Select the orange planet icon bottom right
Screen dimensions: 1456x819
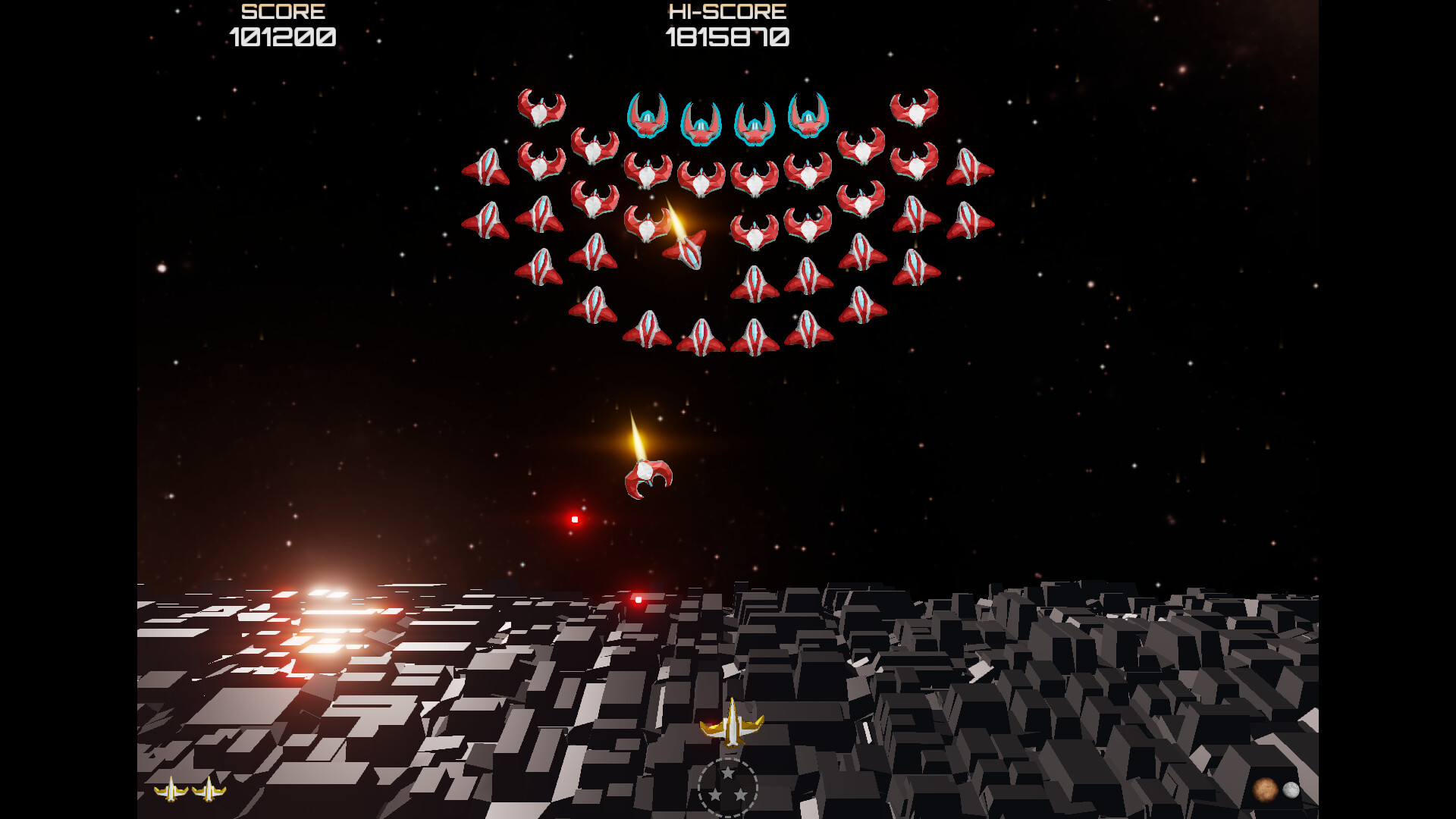point(1266,789)
